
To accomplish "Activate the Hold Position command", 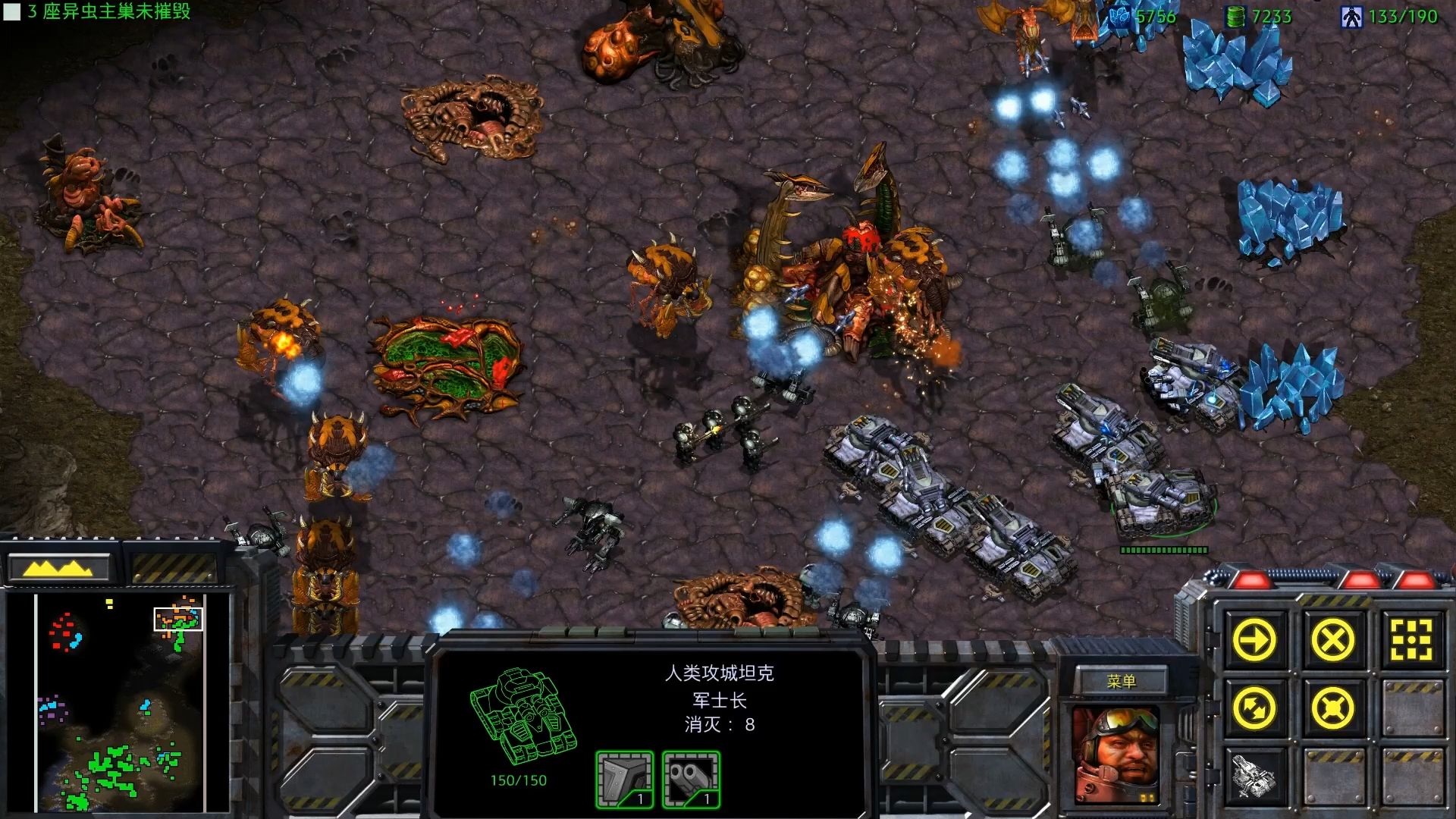I will pyautogui.click(x=1332, y=709).
